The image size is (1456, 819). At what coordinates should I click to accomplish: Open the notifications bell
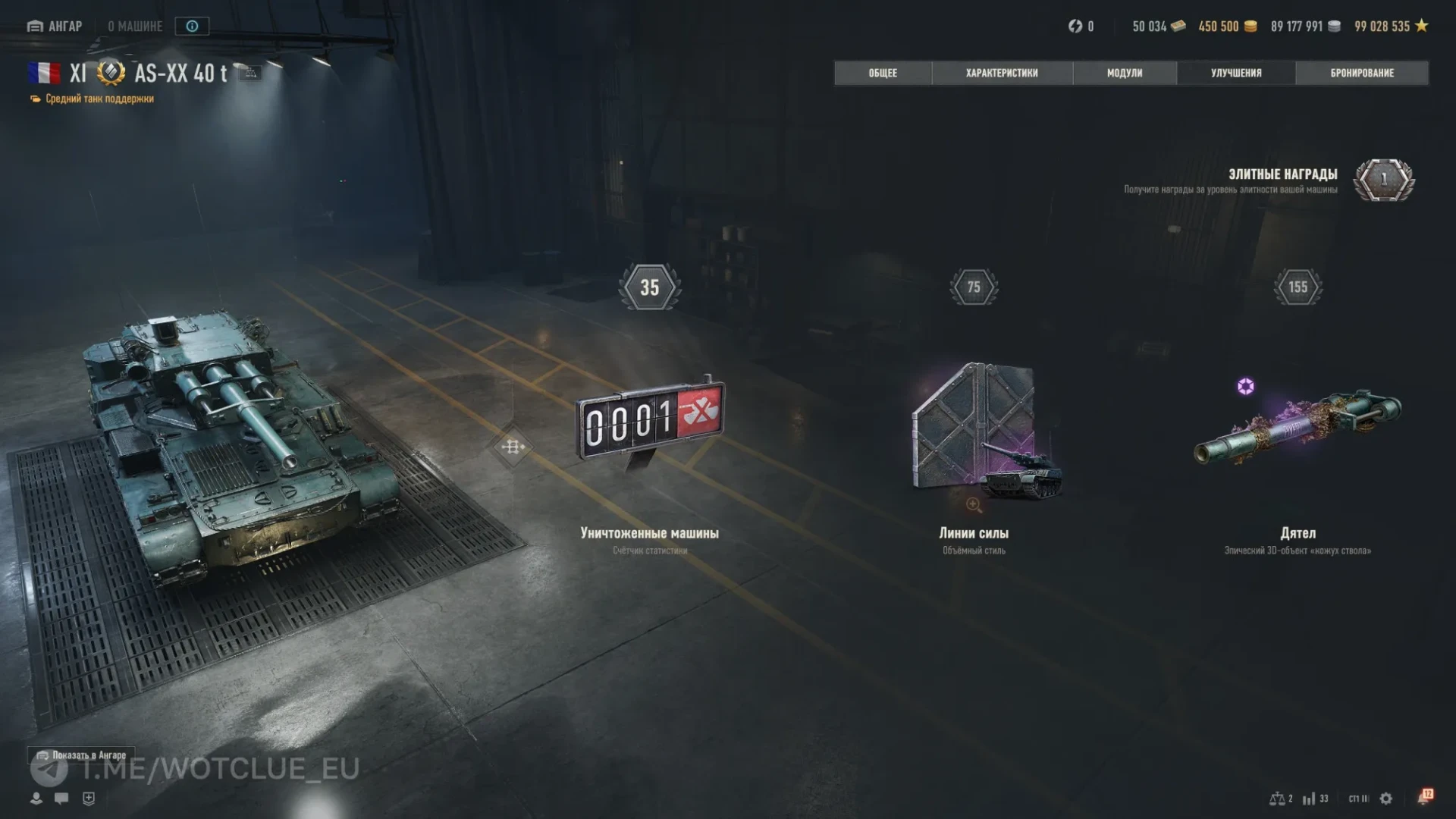[1424, 798]
